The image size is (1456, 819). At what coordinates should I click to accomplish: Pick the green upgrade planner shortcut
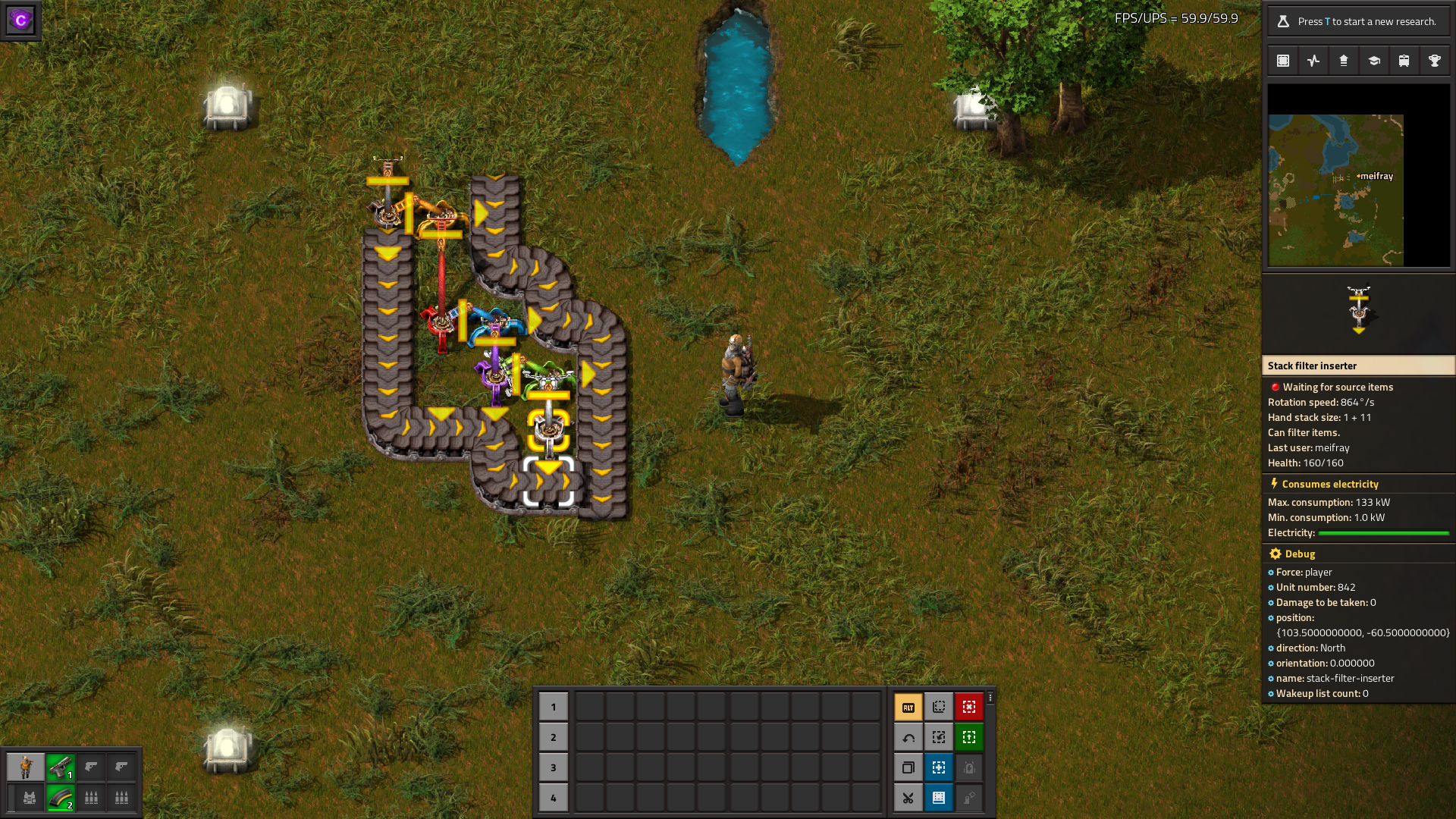pyautogui.click(x=969, y=736)
